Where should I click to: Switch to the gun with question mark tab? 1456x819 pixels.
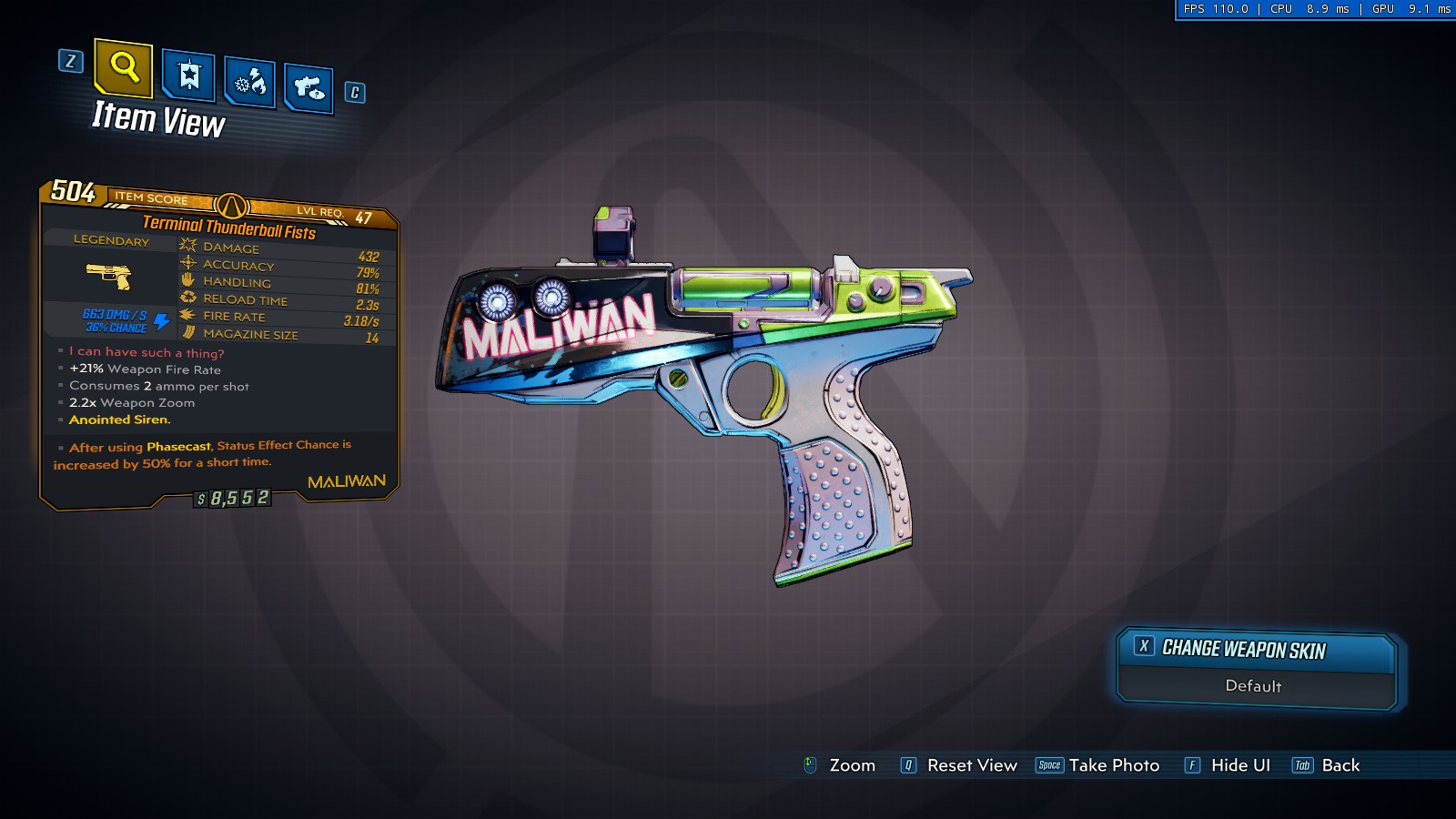[x=308, y=88]
